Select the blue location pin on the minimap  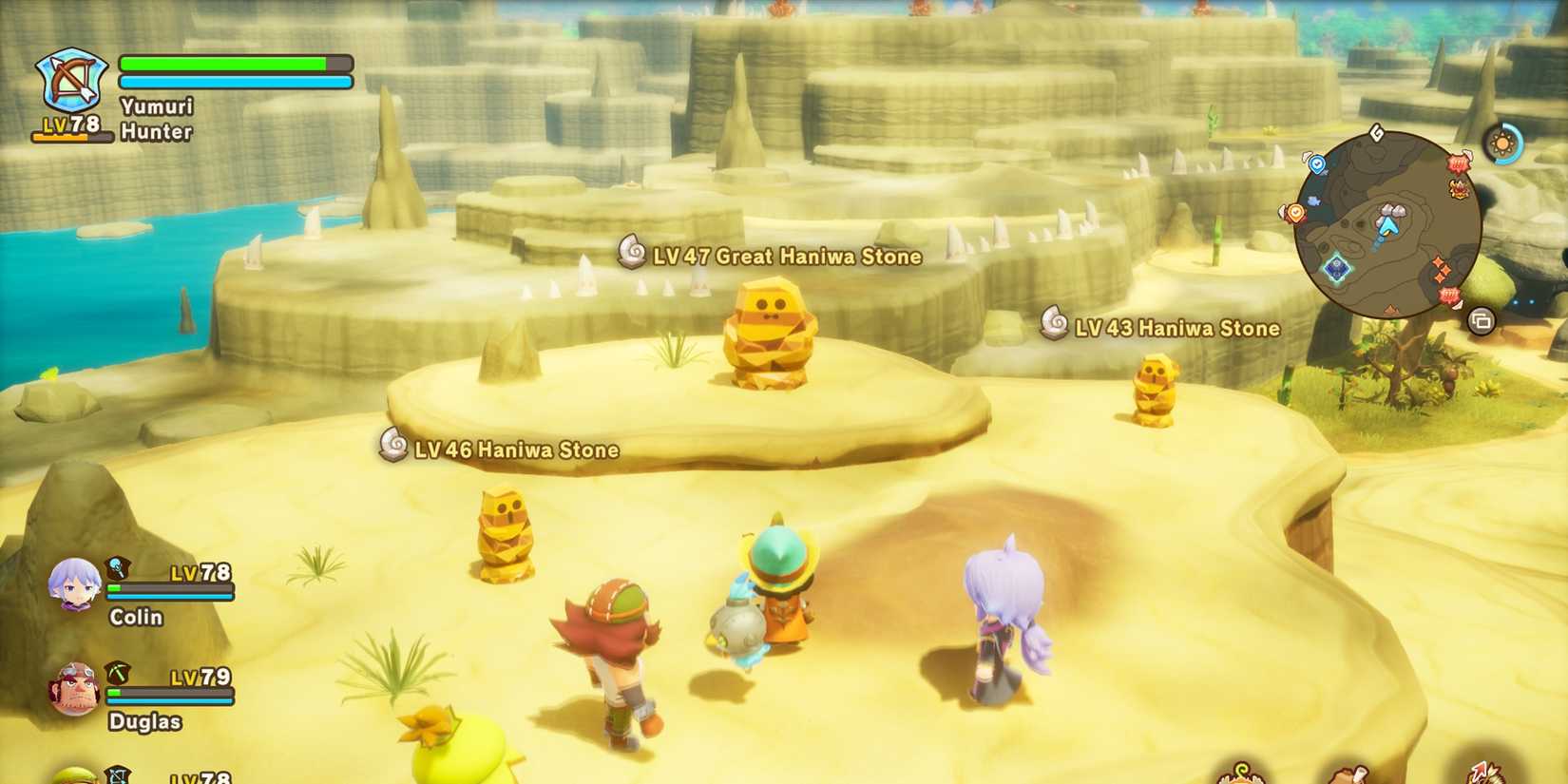point(1317,163)
